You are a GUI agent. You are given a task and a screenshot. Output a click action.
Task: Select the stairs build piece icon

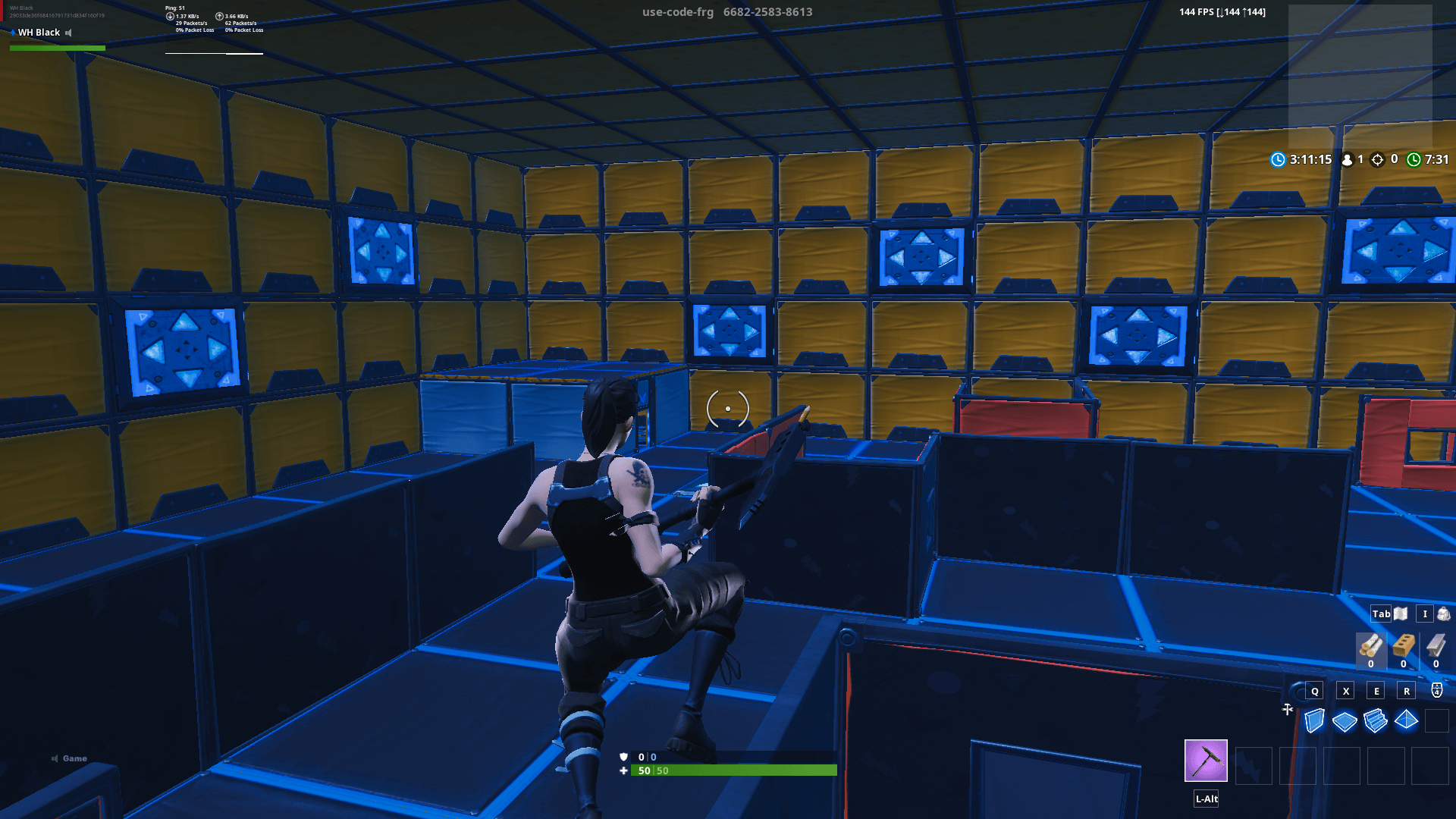[x=1376, y=721]
